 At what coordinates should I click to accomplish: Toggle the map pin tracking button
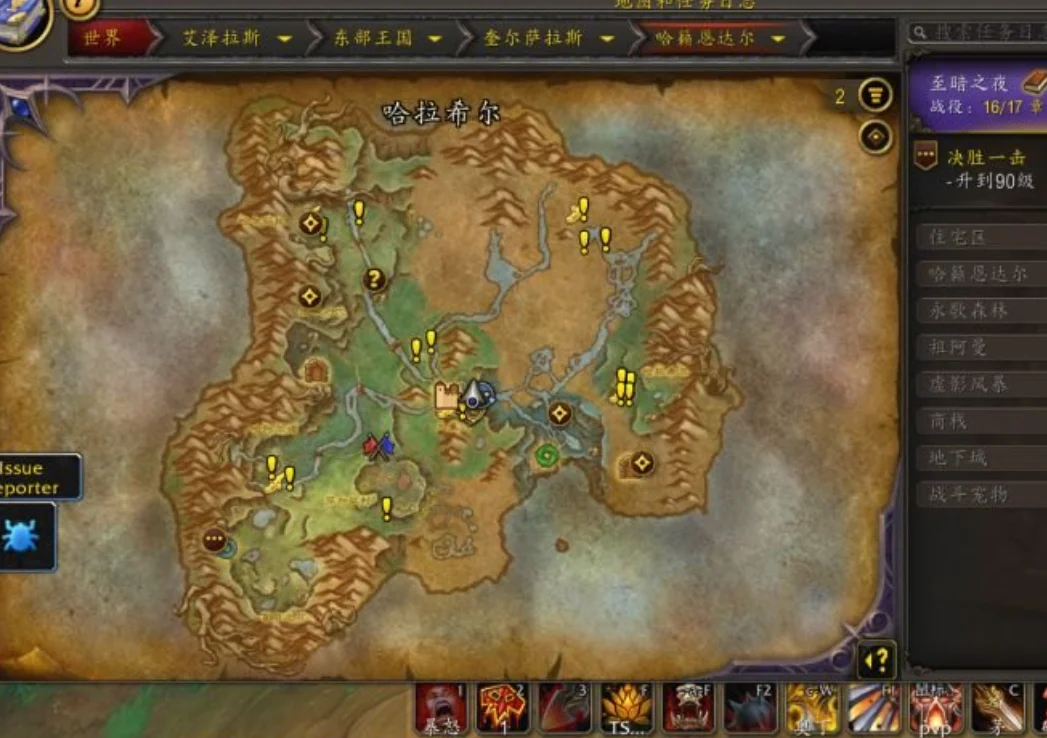[876, 136]
